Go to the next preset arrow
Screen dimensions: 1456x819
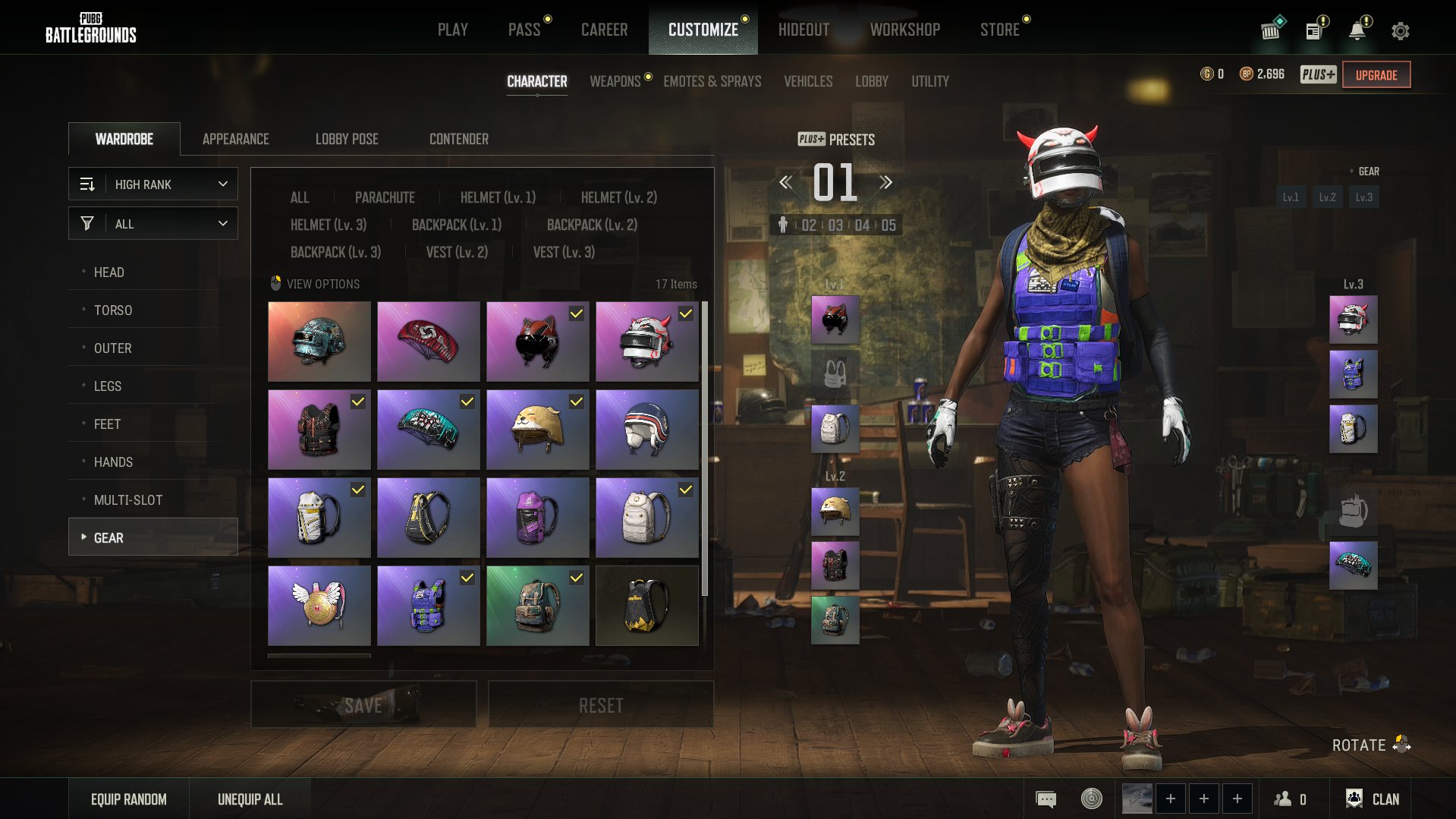(x=885, y=182)
